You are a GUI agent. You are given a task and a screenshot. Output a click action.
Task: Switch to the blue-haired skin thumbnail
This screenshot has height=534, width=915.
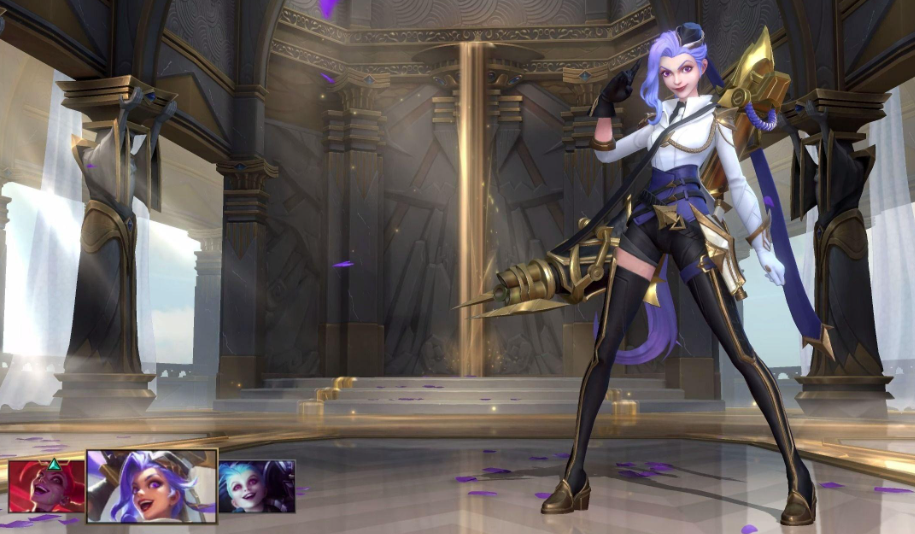click(257, 486)
